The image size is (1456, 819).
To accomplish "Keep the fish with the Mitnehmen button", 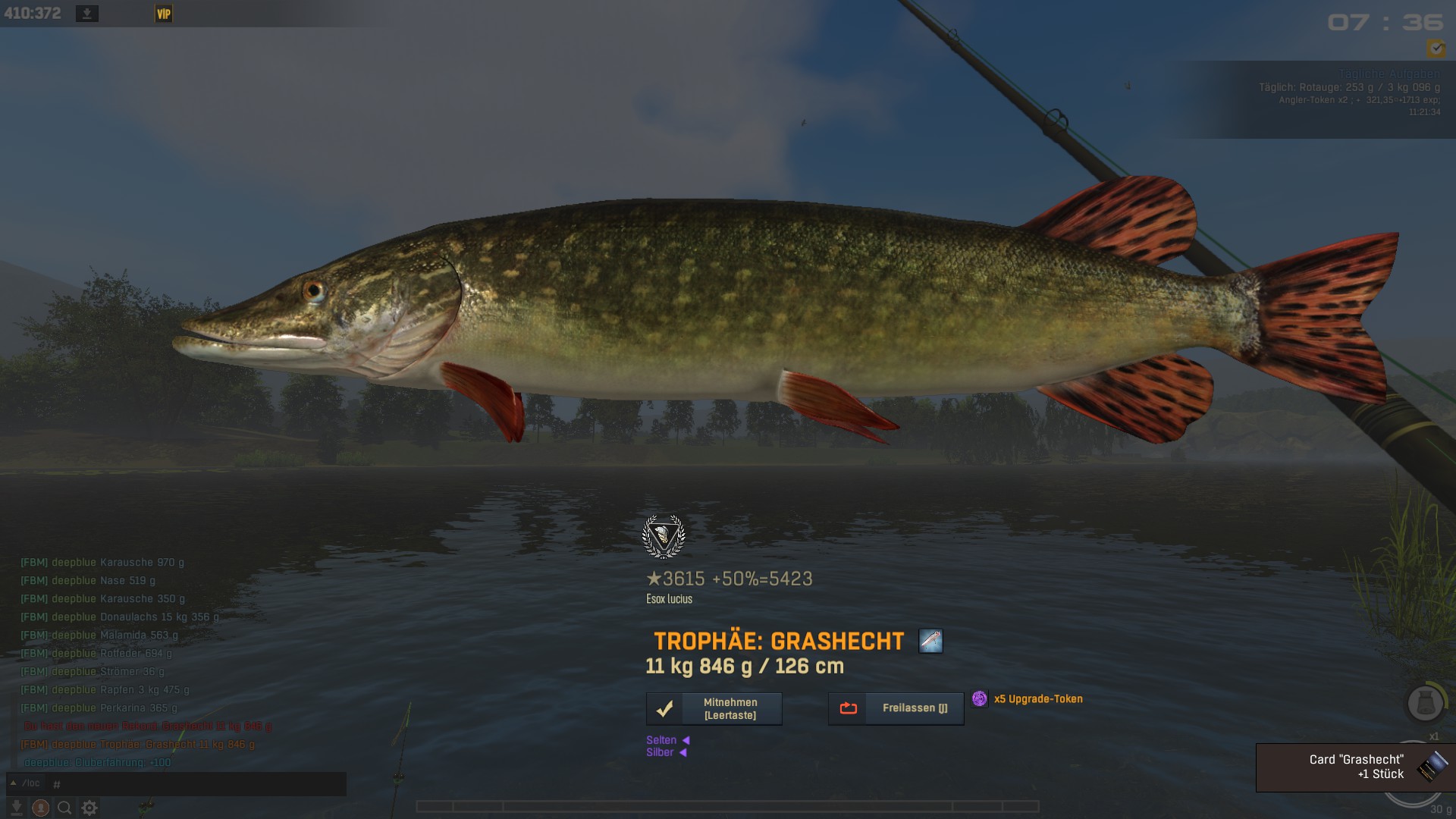I will coord(714,709).
